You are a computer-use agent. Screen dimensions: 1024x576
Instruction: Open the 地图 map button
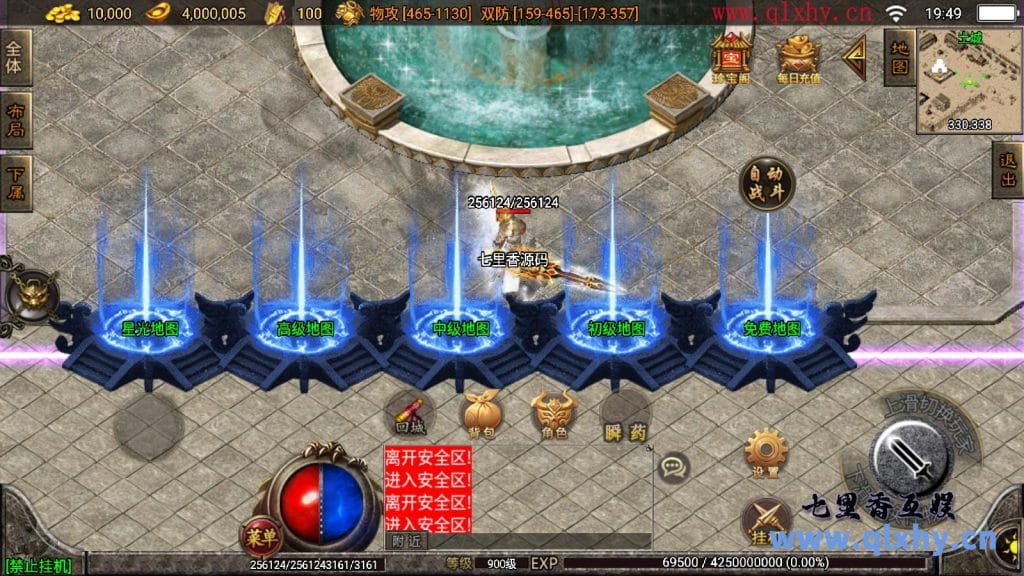click(x=899, y=57)
